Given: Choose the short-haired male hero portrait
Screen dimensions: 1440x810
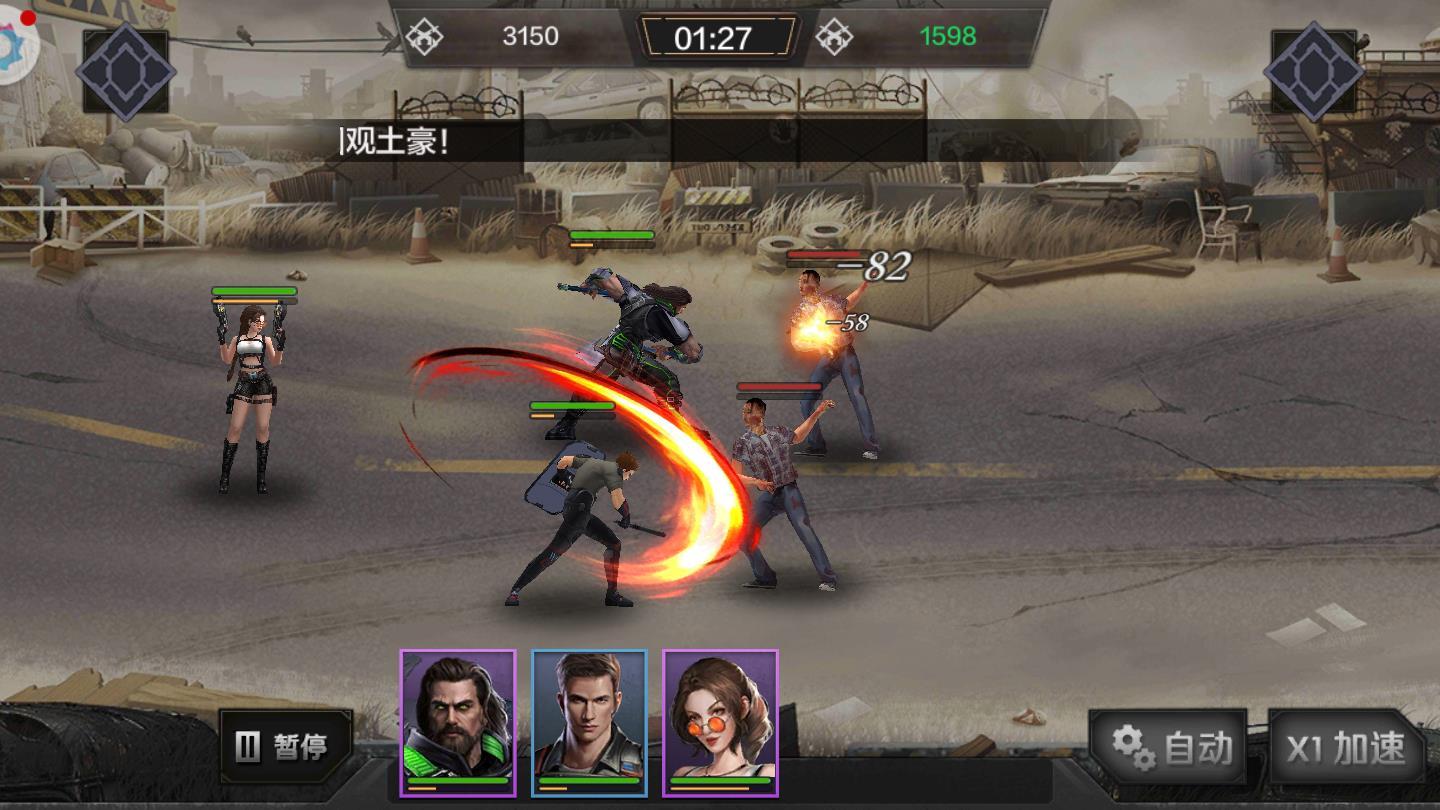Looking at the screenshot, I should pos(589,722).
